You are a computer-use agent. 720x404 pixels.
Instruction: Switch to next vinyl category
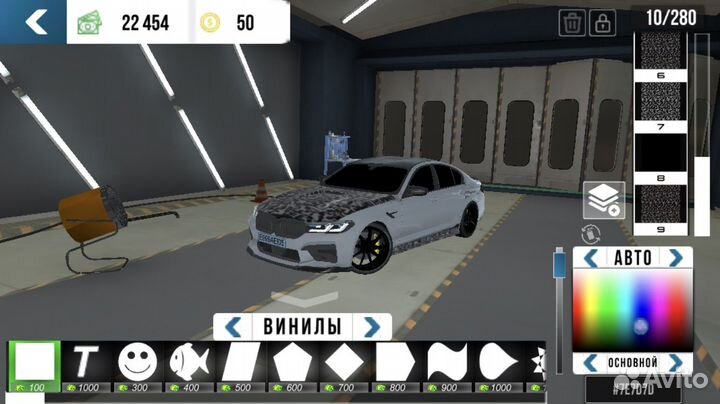click(372, 327)
